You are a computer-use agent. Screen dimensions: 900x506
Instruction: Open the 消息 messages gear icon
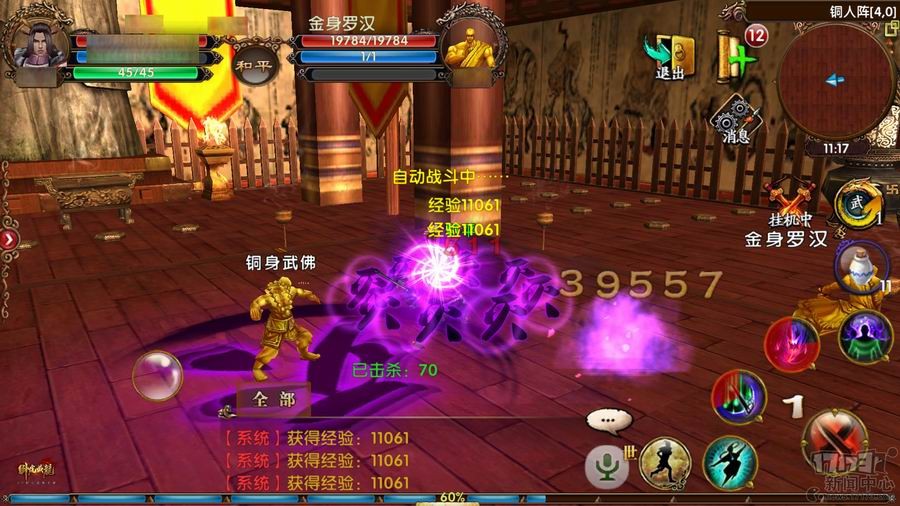tap(734, 119)
